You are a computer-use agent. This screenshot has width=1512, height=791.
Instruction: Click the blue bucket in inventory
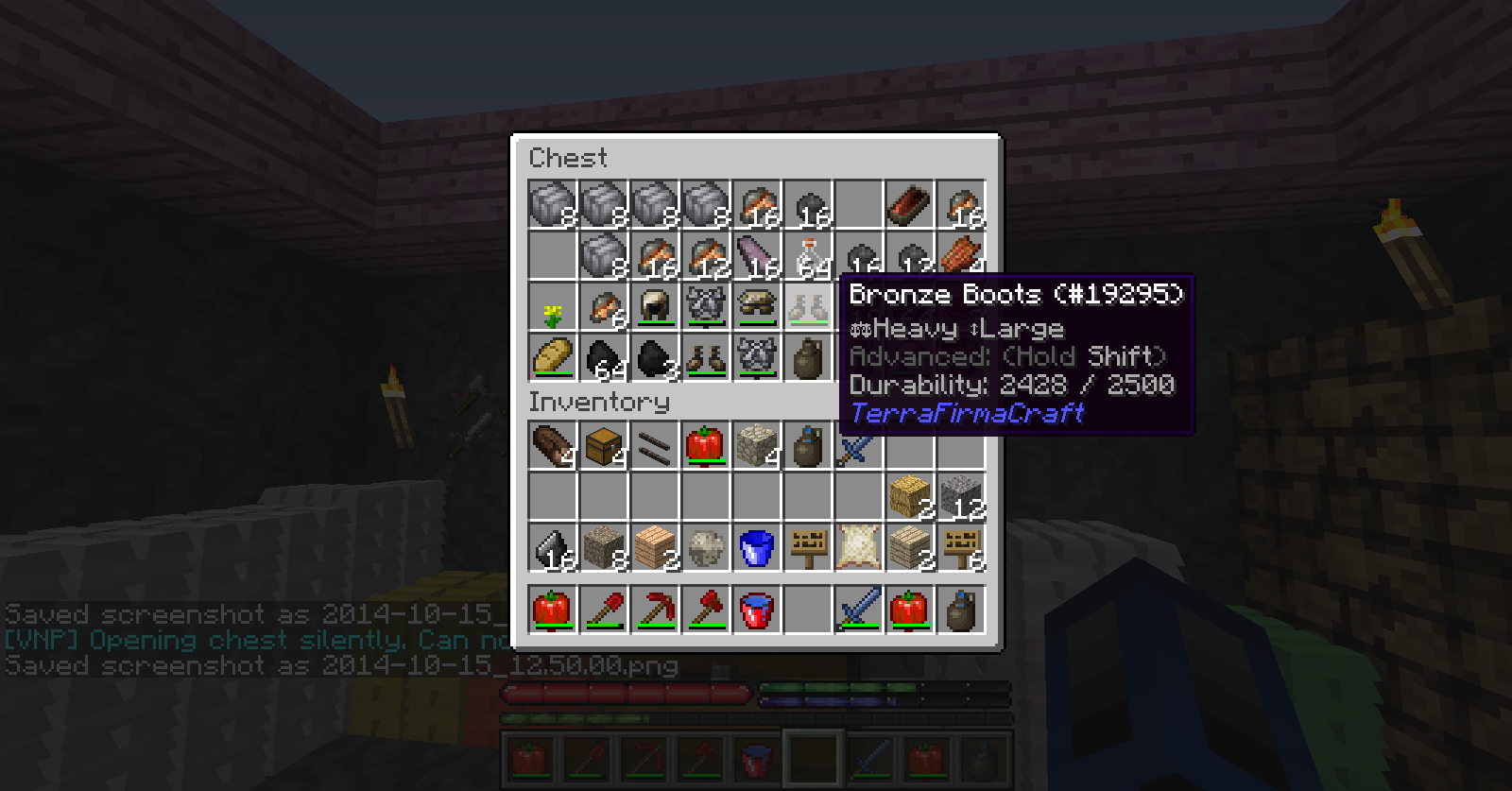pos(757,547)
